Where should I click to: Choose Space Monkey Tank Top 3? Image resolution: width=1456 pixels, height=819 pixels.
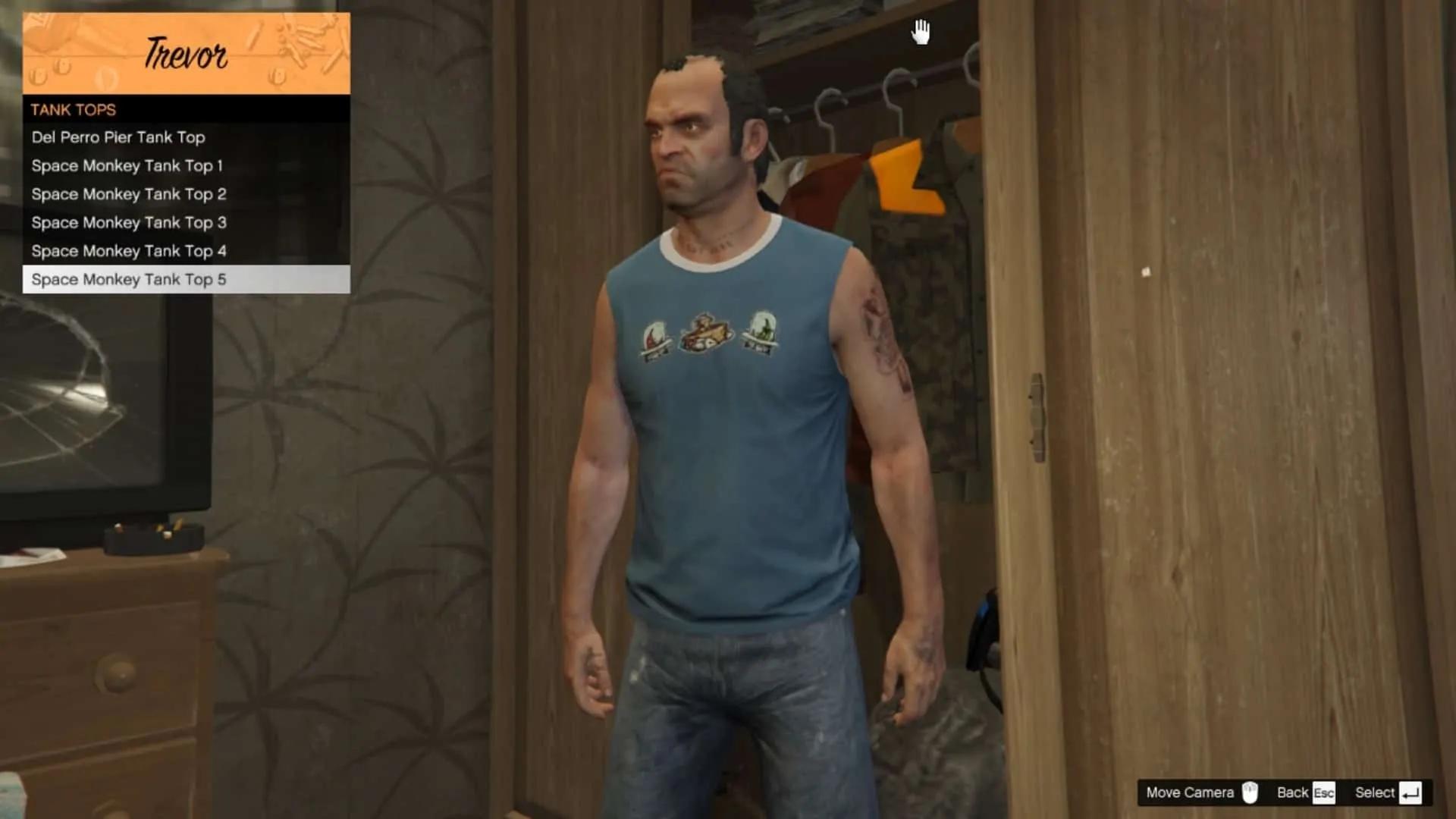pos(127,222)
